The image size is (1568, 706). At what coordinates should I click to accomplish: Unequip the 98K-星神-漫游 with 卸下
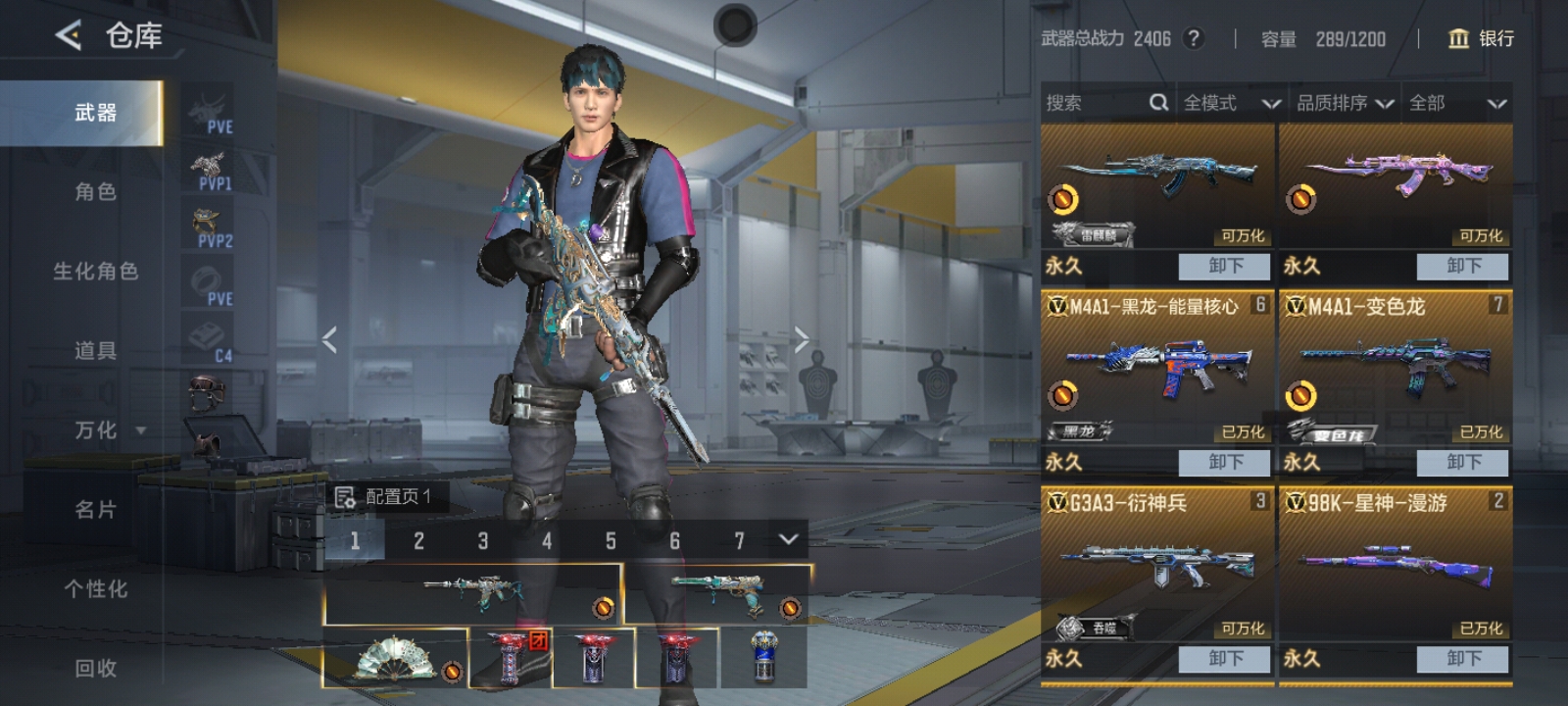(x=1463, y=658)
